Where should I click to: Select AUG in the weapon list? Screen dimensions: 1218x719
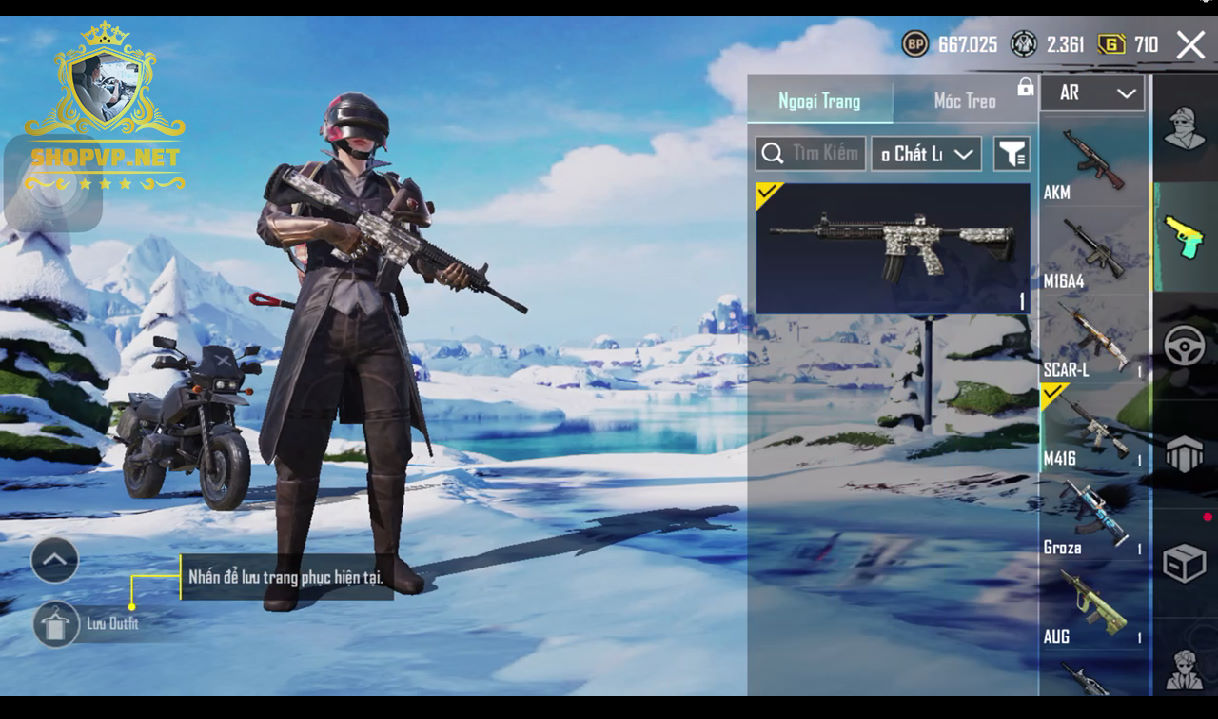click(1093, 606)
